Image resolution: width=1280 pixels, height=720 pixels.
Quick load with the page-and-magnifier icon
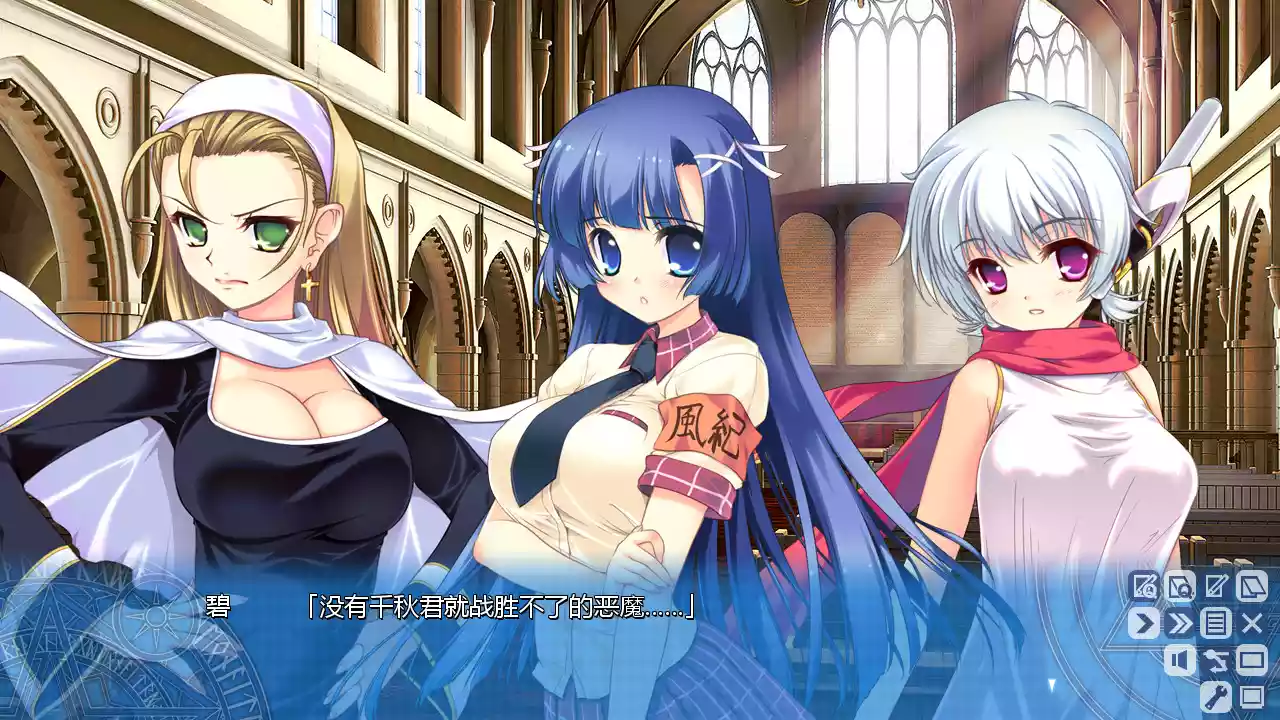(x=1180, y=586)
